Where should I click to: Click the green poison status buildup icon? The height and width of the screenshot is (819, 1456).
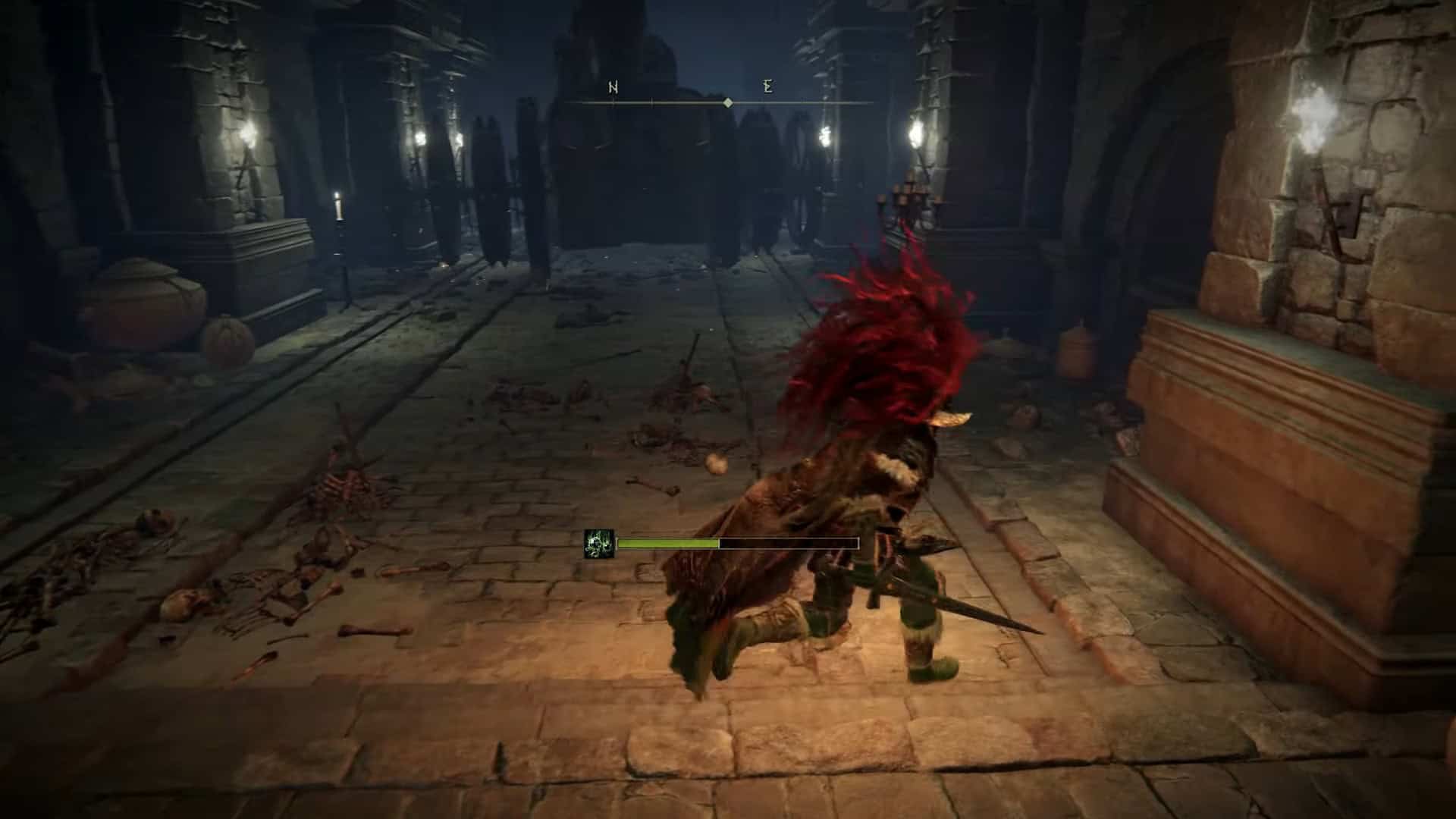point(598,544)
